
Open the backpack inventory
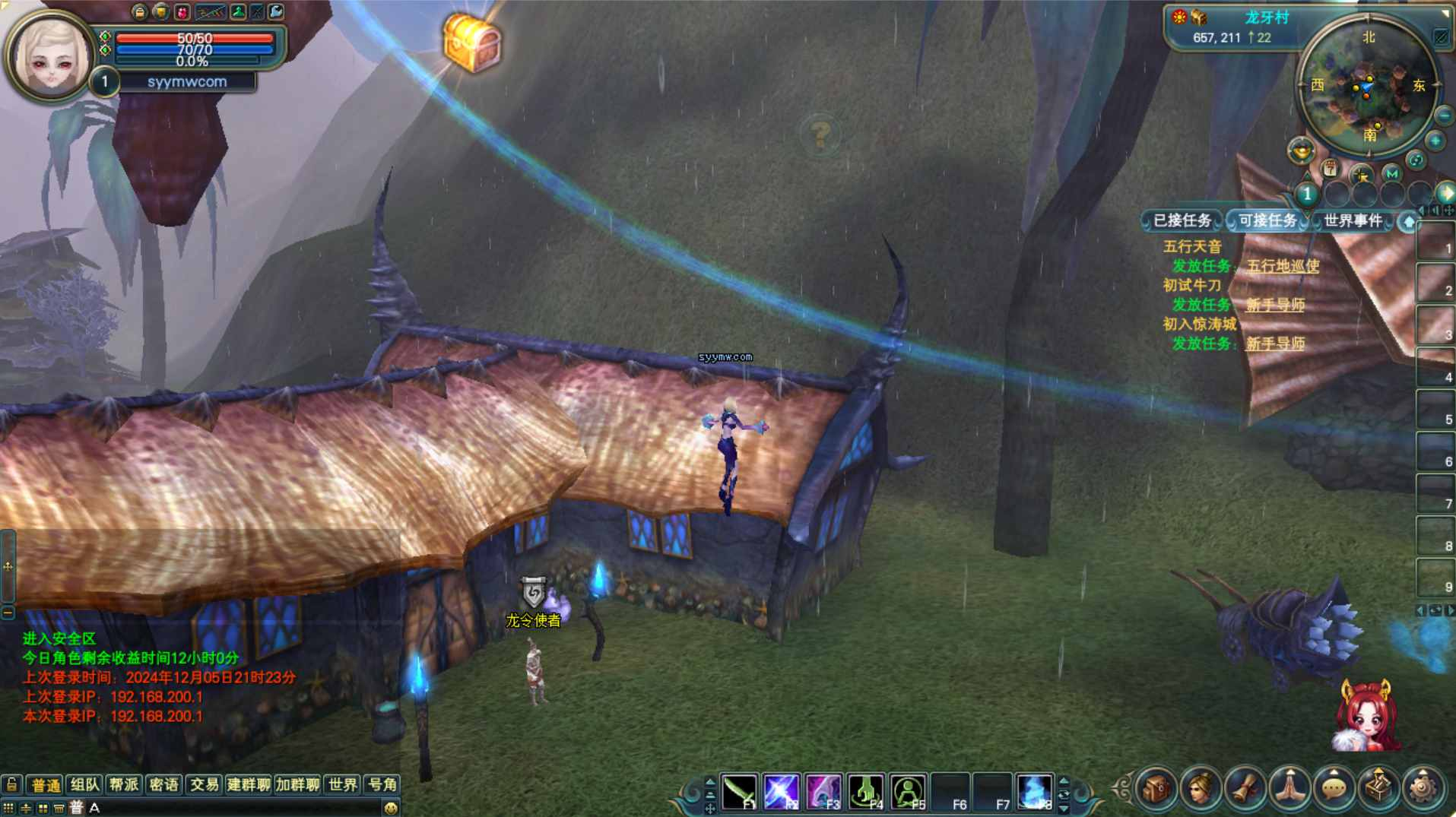tap(1156, 789)
